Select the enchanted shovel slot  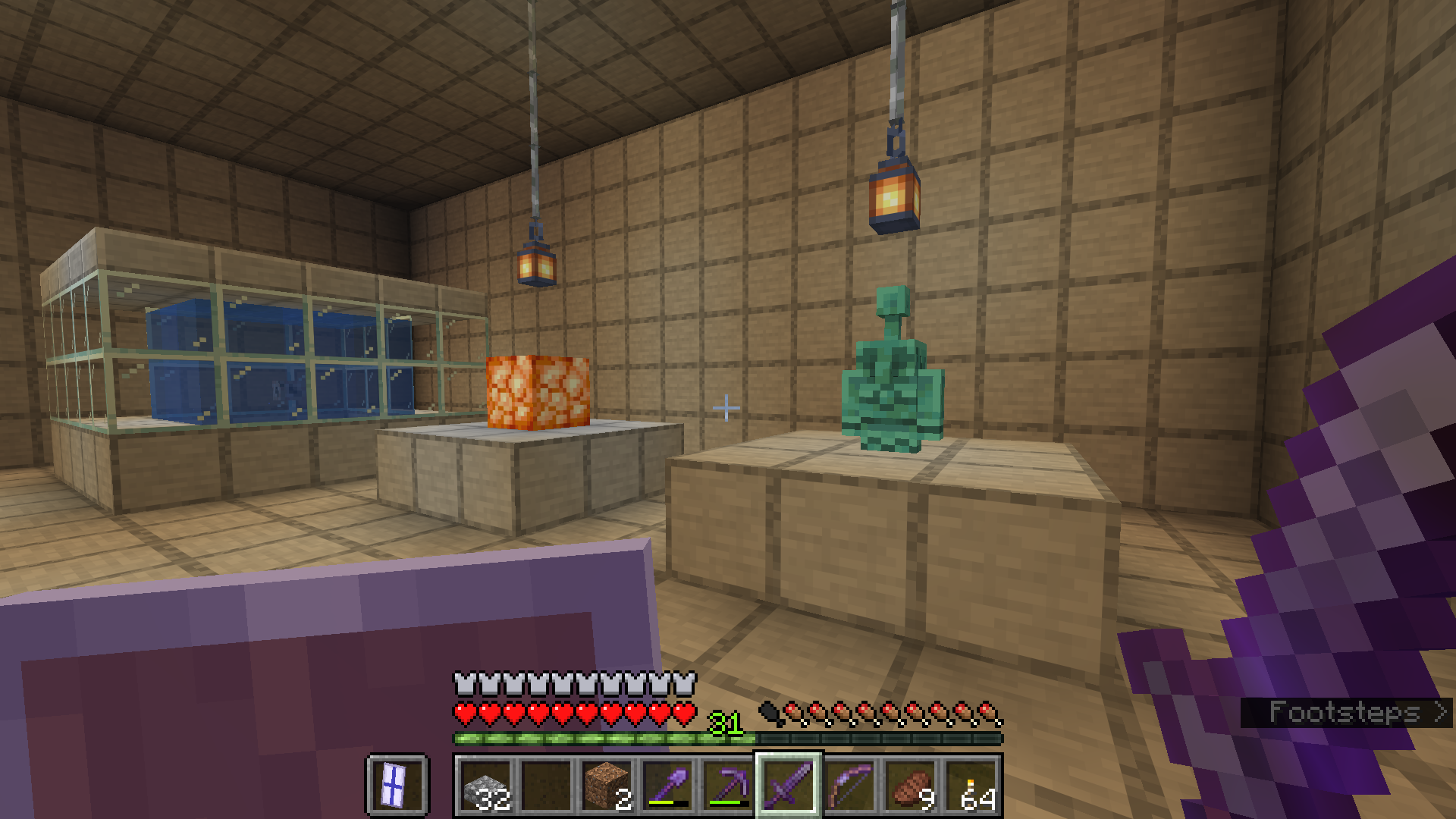pyautogui.click(x=667, y=786)
